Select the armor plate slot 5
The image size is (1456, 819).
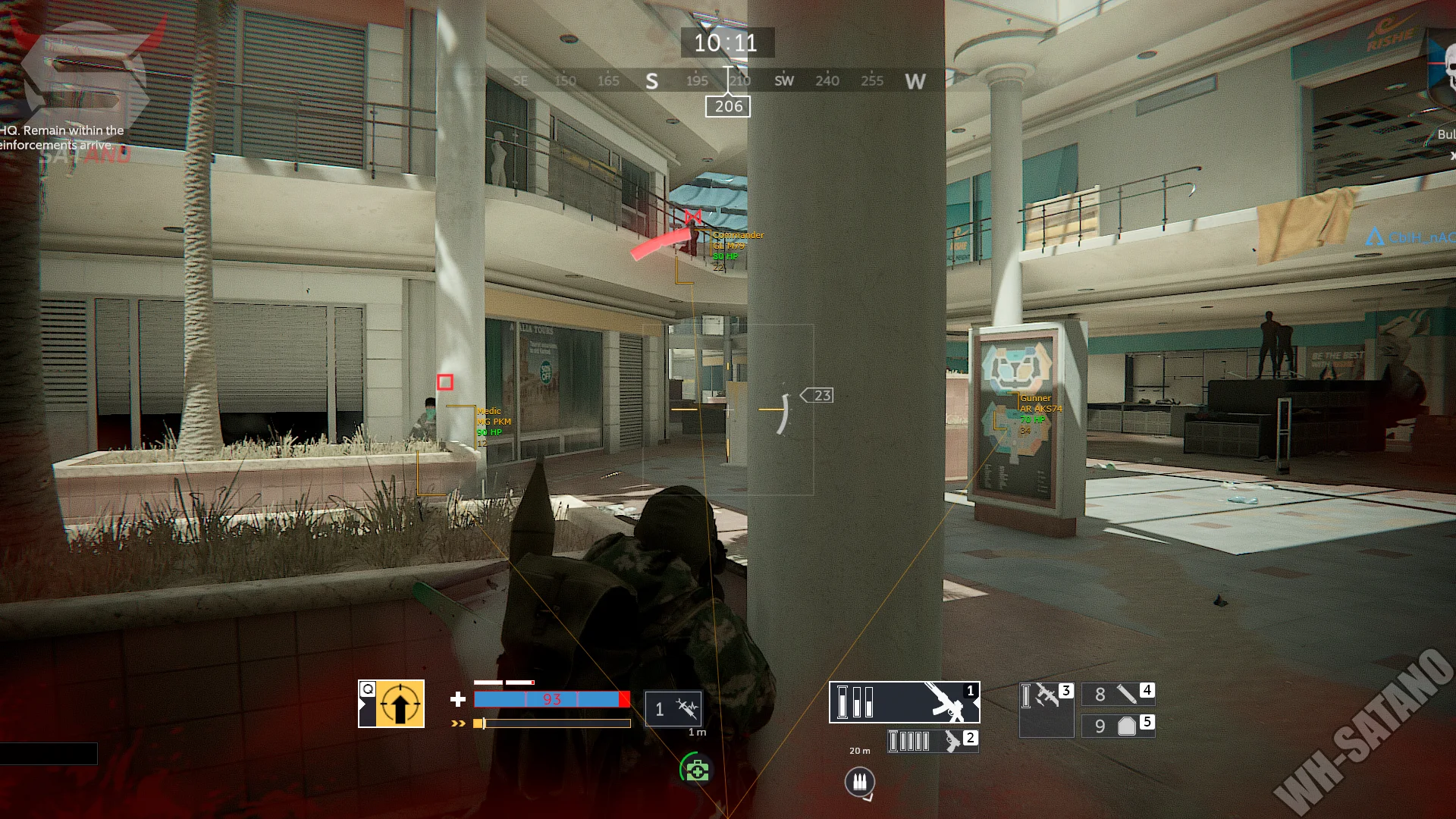click(x=1118, y=726)
